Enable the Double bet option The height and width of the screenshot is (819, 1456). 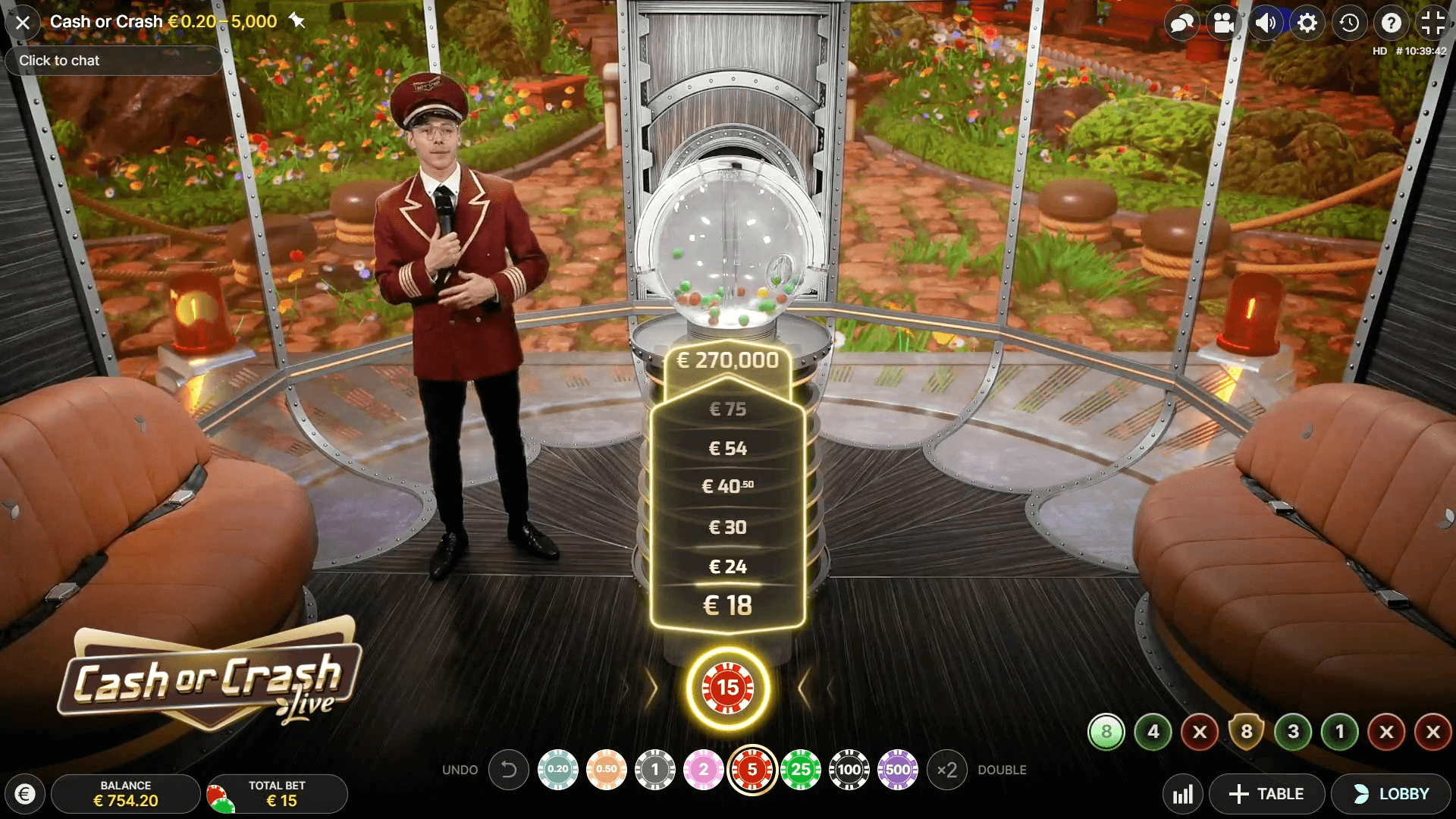[x=947, y=770]
